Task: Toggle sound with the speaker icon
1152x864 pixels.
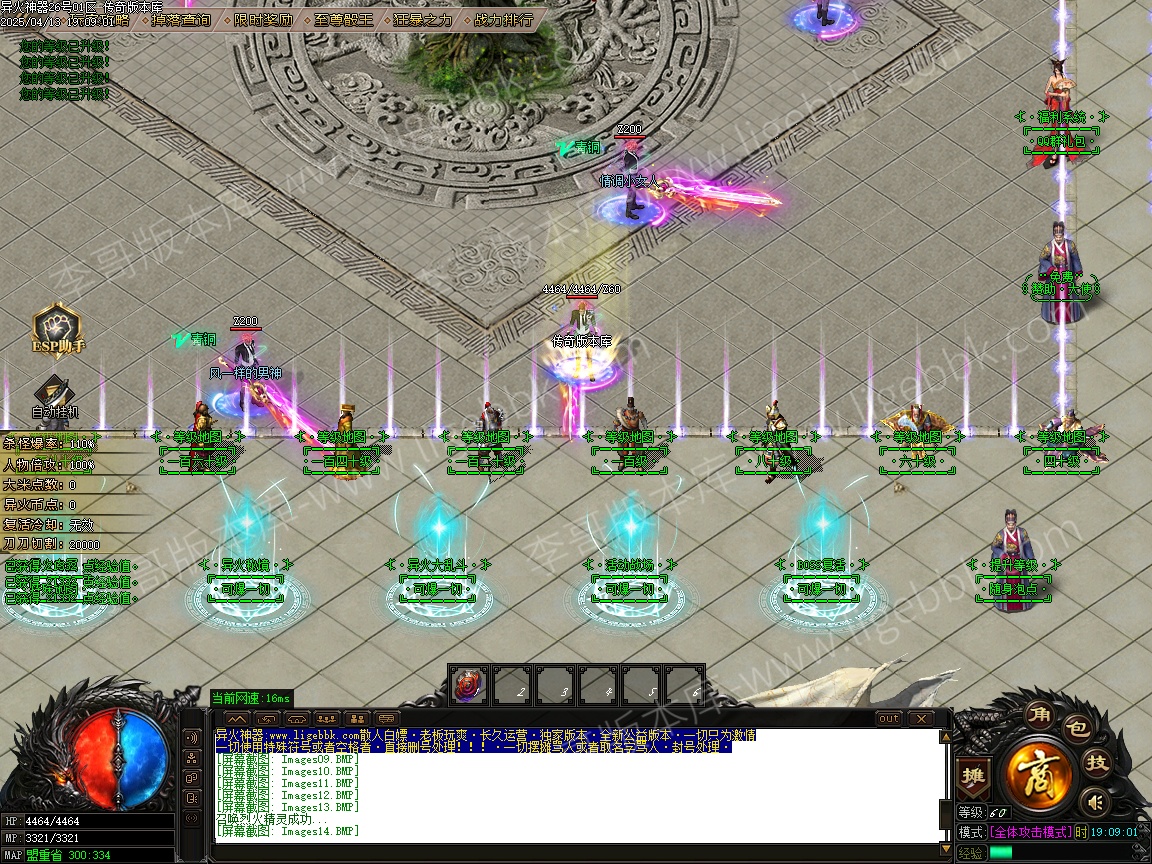Action: tap(1096, 801)
